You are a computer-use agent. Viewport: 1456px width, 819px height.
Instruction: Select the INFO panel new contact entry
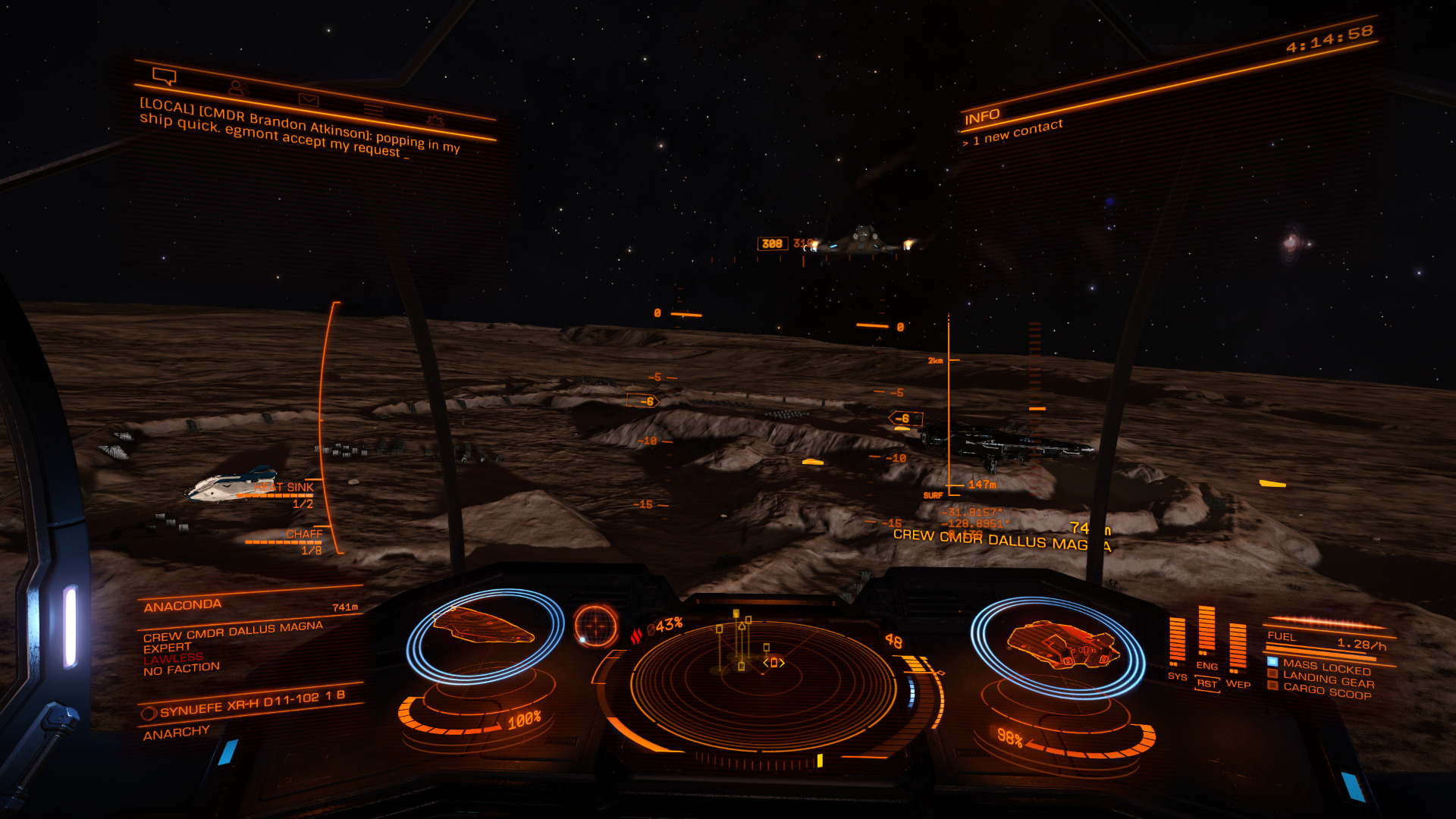click(x=1018, y=132)
